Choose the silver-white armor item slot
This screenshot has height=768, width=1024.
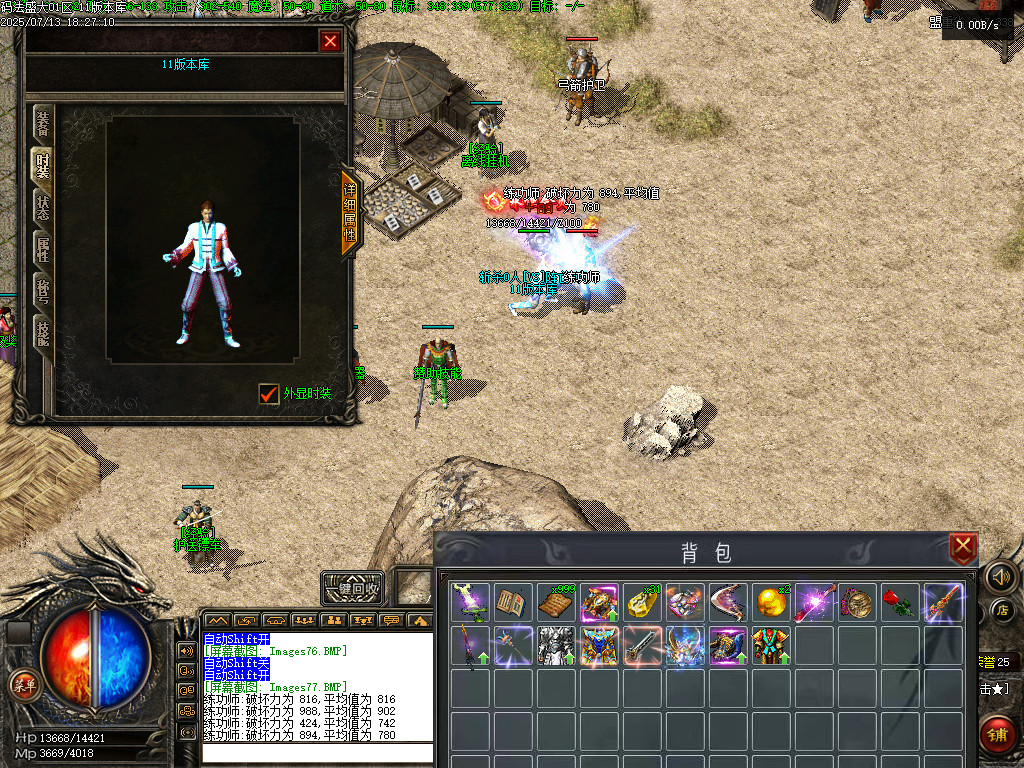[x=556, y=646]
